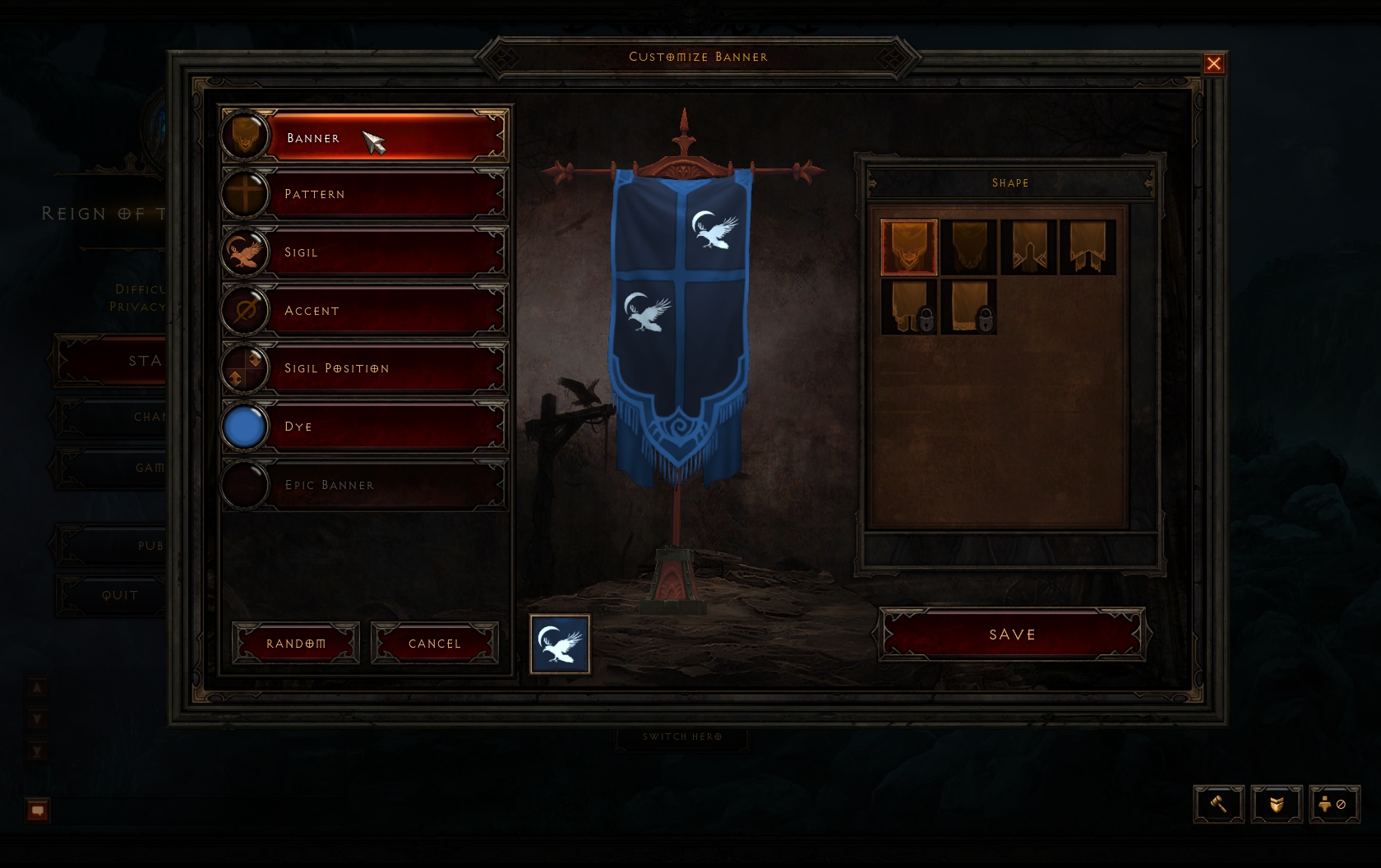Viewport: 1381px width, 868px height.
Task: Select the twin-tailed banner shape
Action: (1088, 247)
